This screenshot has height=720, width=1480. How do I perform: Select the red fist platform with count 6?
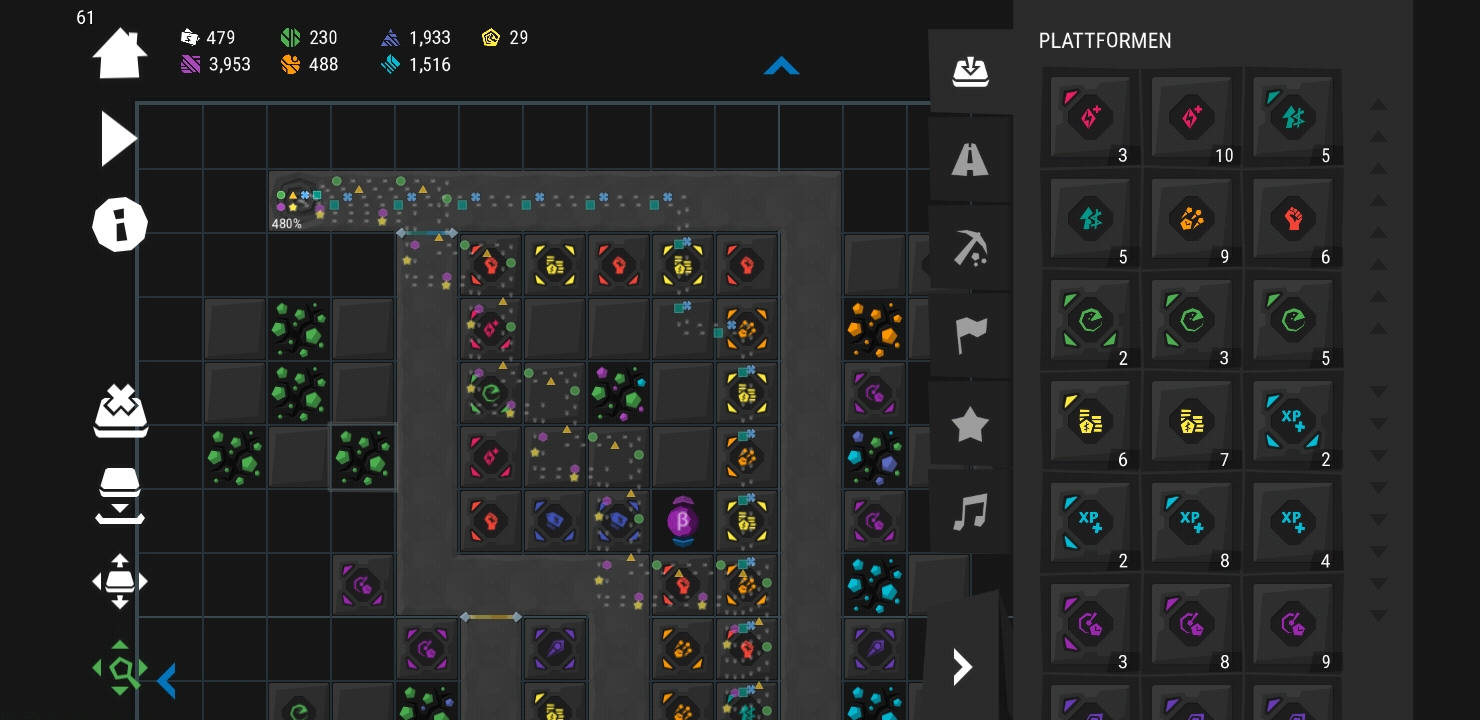click(1293, 218)
